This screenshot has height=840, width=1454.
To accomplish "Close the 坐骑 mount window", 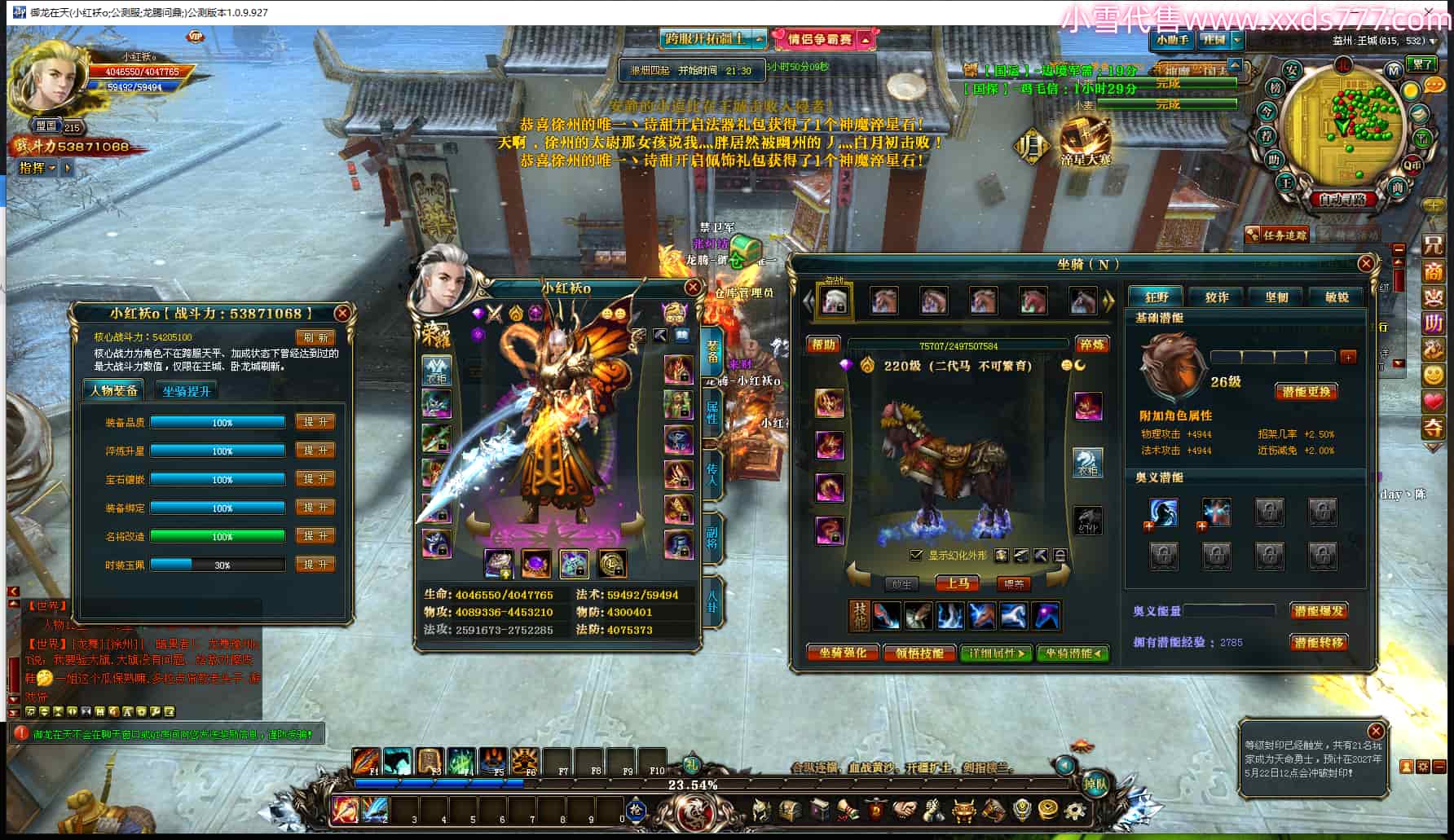I will click(1367, 263).
